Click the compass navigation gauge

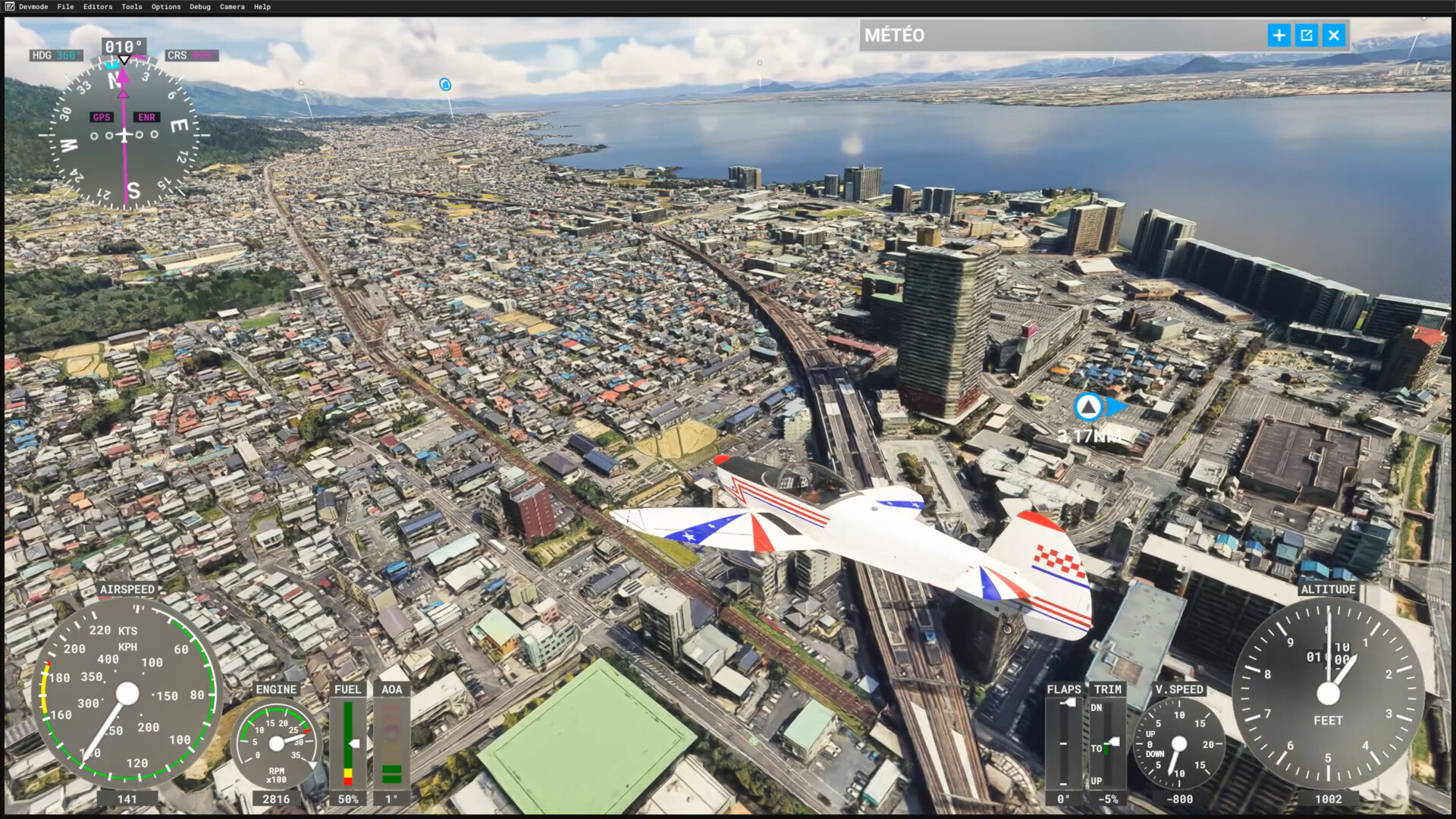124,135
